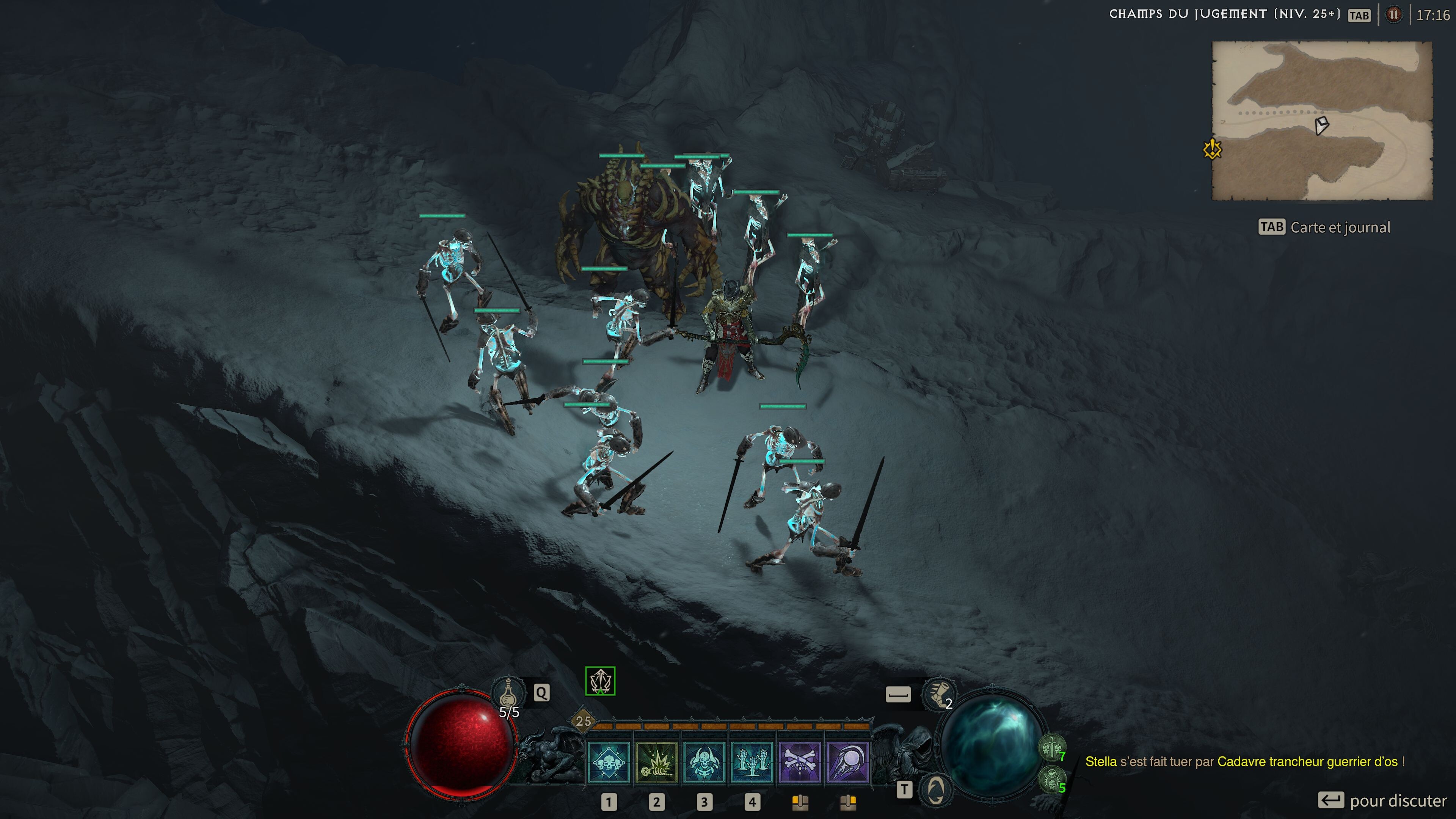Click the yellow quest marker beside minimap
1456x819 pixels.
pyautogui.click(x=1213, y=150)
